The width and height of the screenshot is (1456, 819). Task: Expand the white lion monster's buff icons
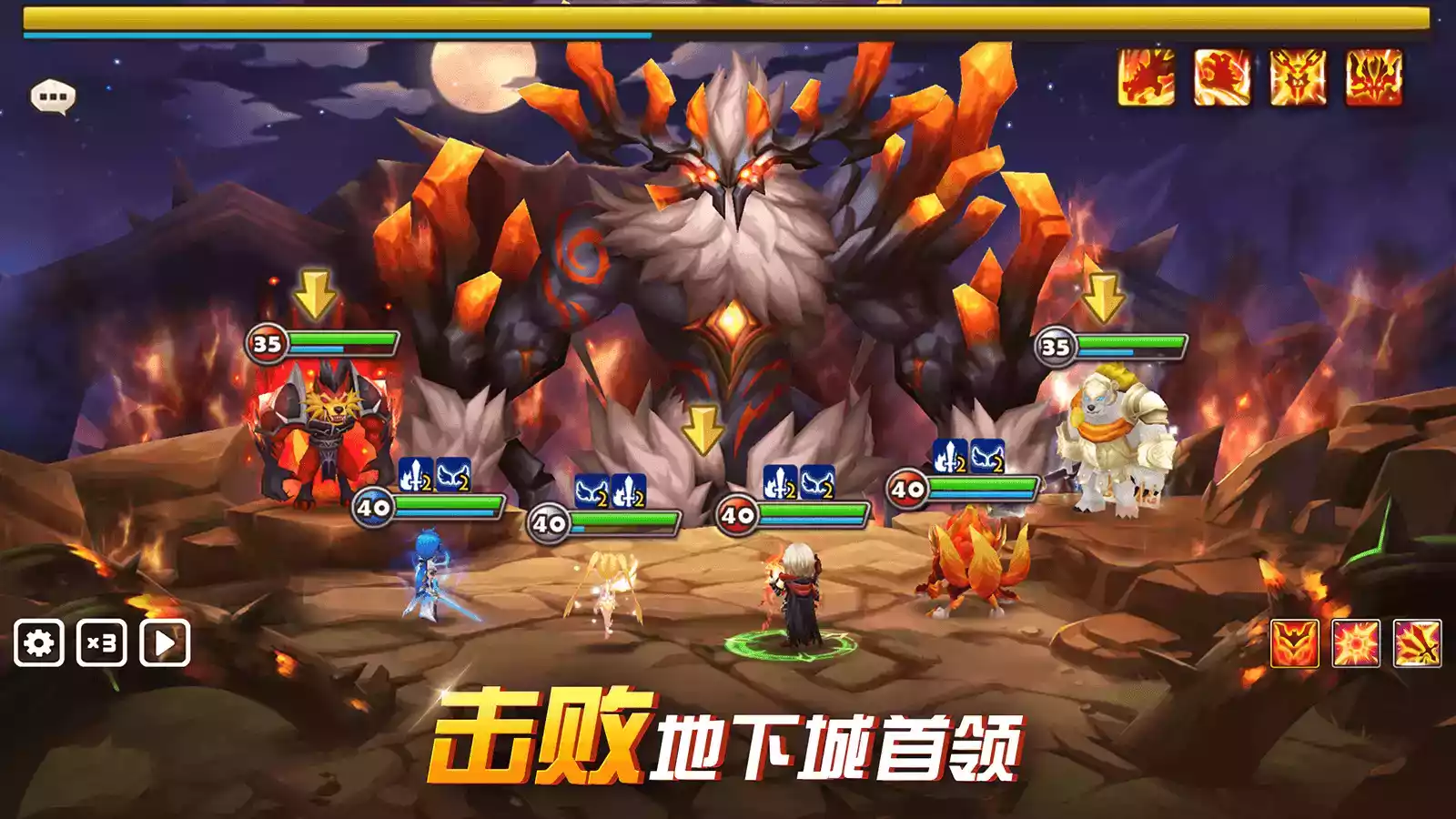pos(968,462)
